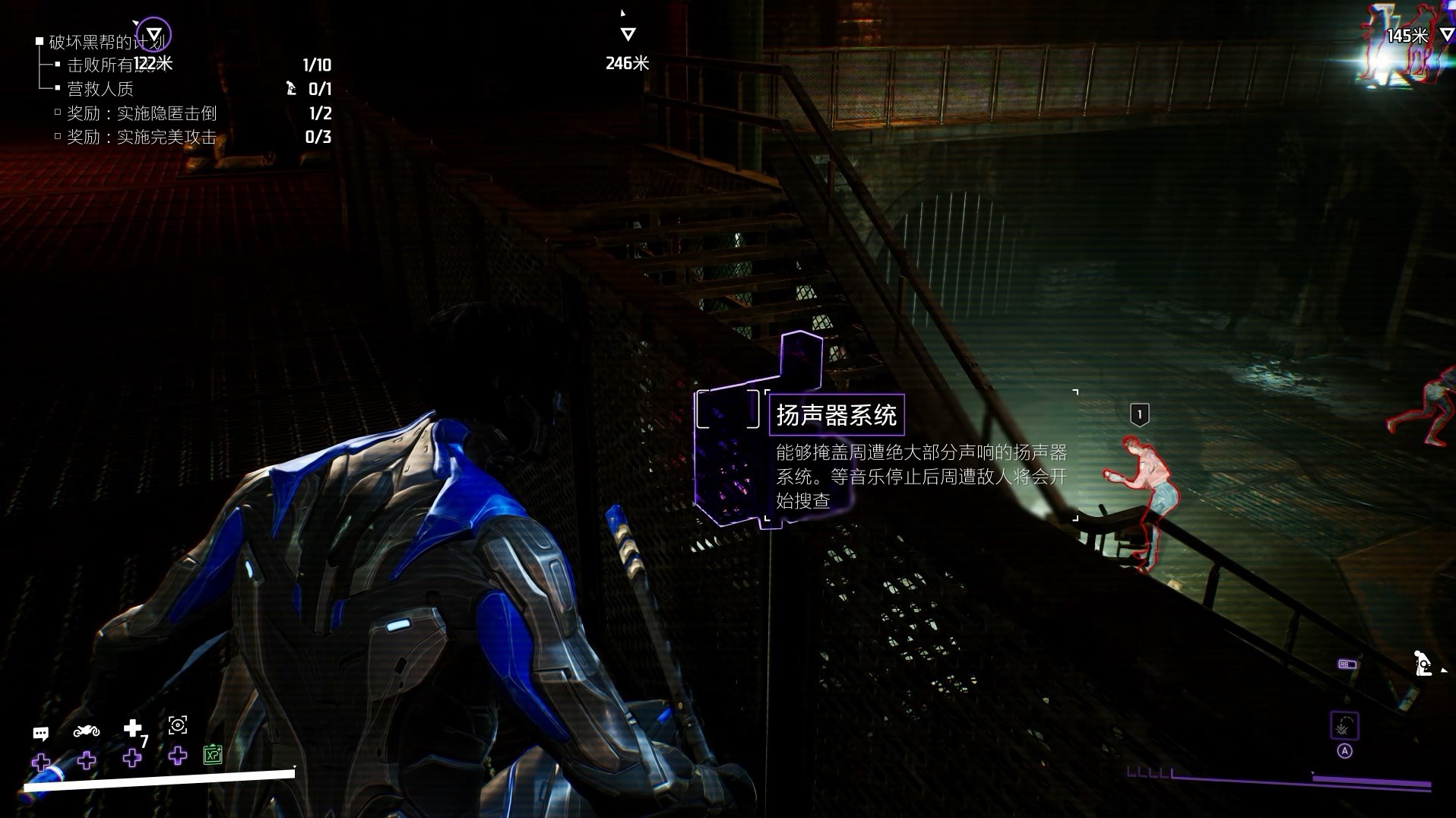This screenshot has width=1456, height=818.
Task: Use the health pack plus icon
Action: [x=133, y=728]
